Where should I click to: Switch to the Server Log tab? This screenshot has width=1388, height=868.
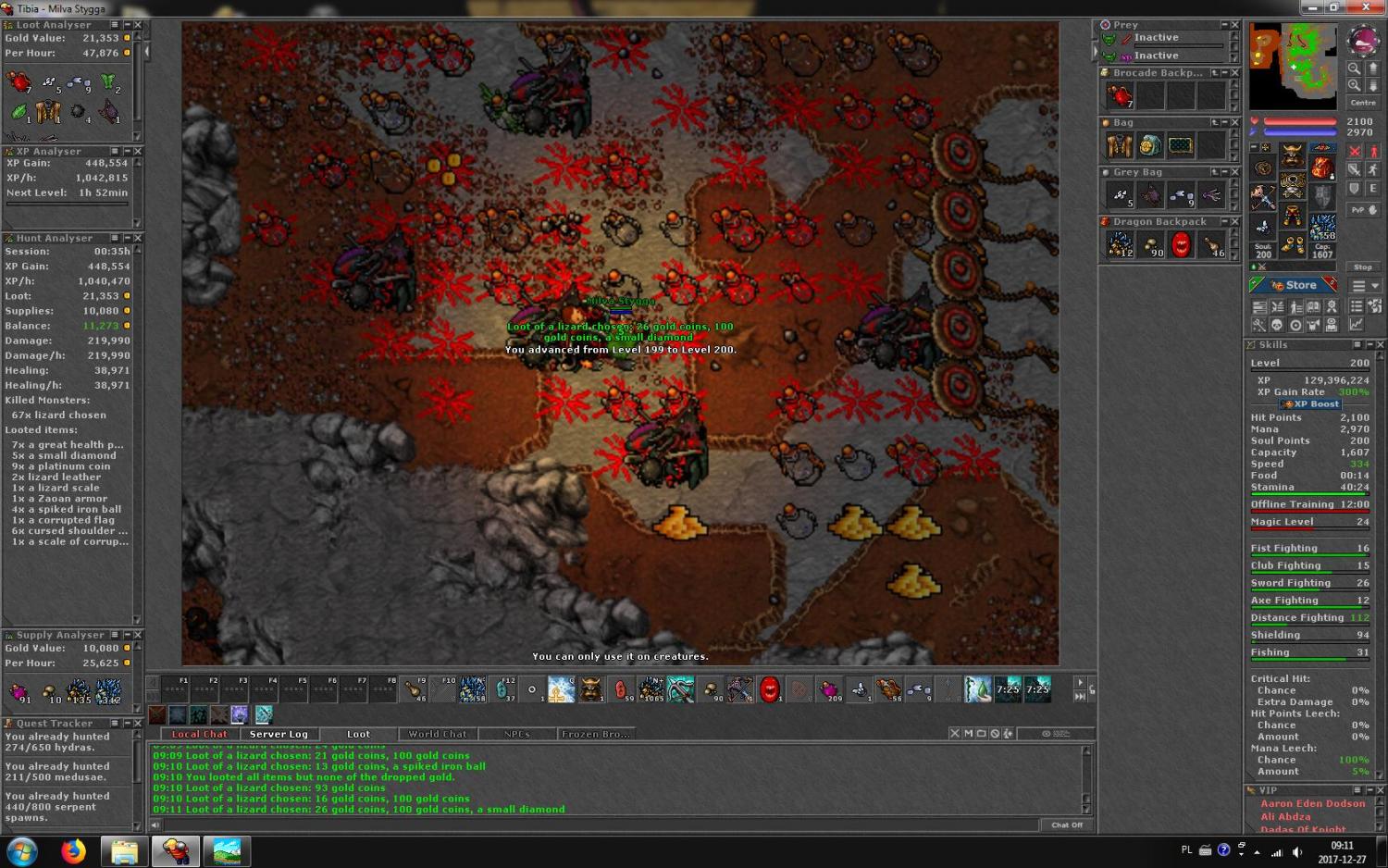279,734
